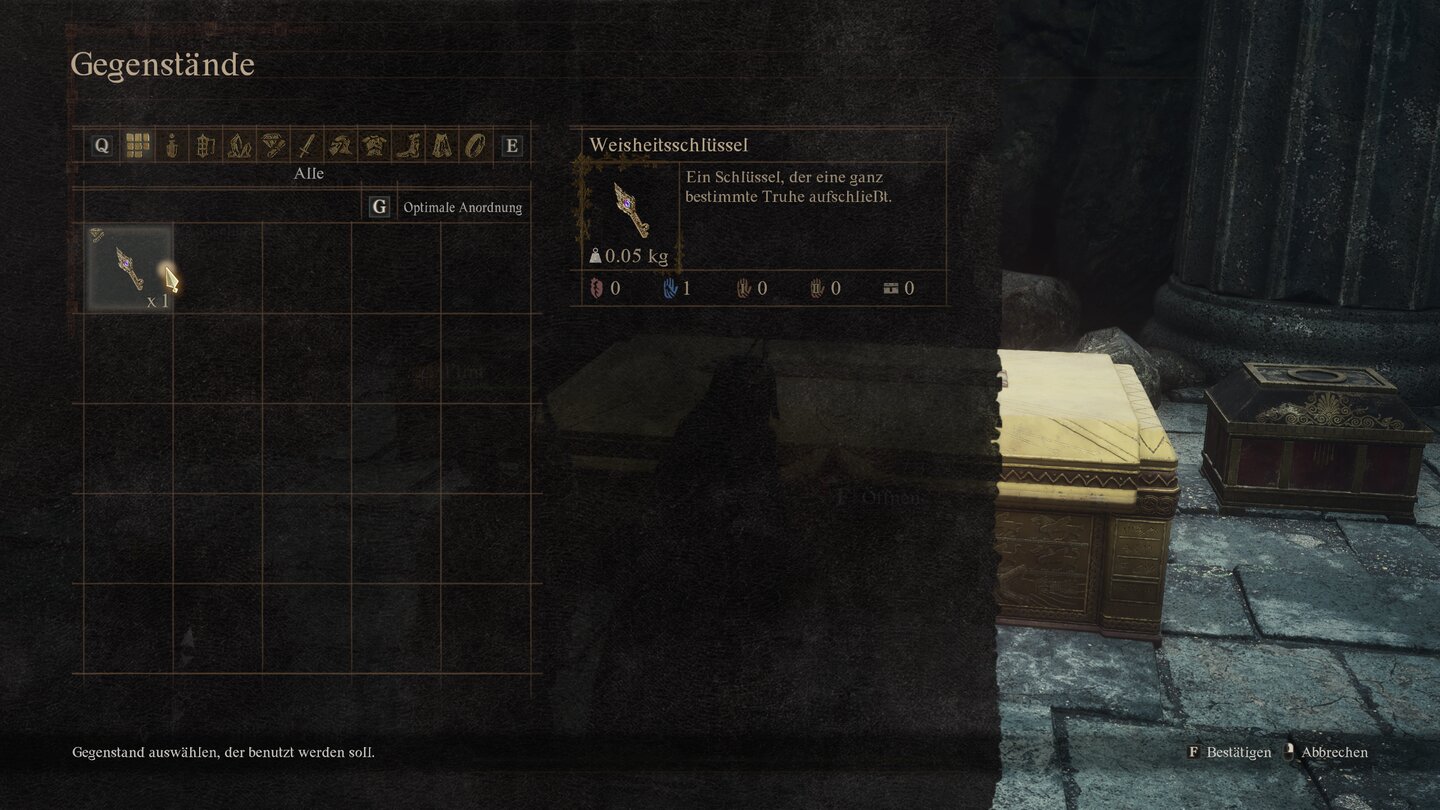
Task: Switch to the crystal materials category tab
Action: tap(239, 146)
